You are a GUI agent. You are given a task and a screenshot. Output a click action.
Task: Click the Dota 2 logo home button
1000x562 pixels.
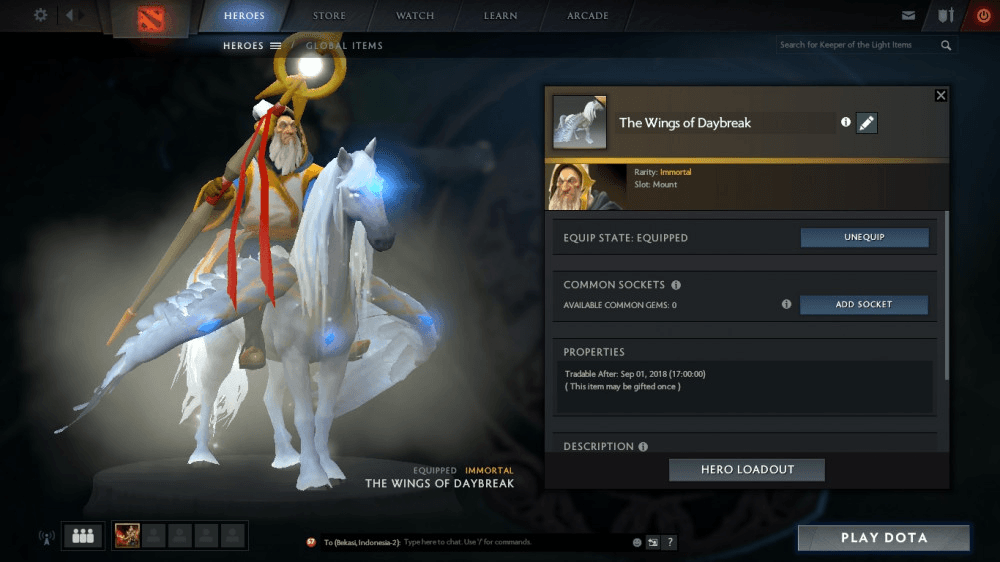pyautogui.click(x=153, y=18)
